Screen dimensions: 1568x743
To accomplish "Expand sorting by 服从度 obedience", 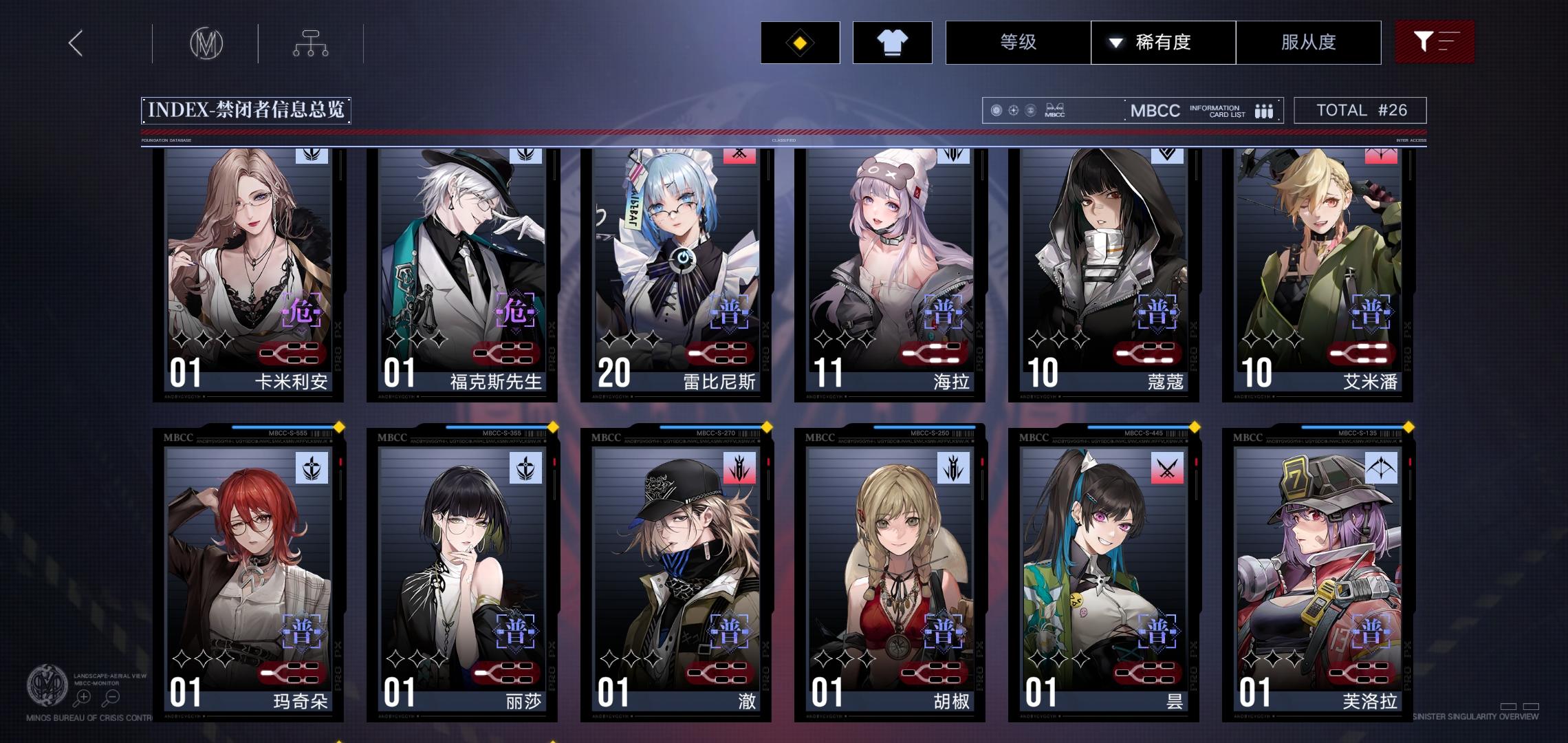I will (1309, 43).
